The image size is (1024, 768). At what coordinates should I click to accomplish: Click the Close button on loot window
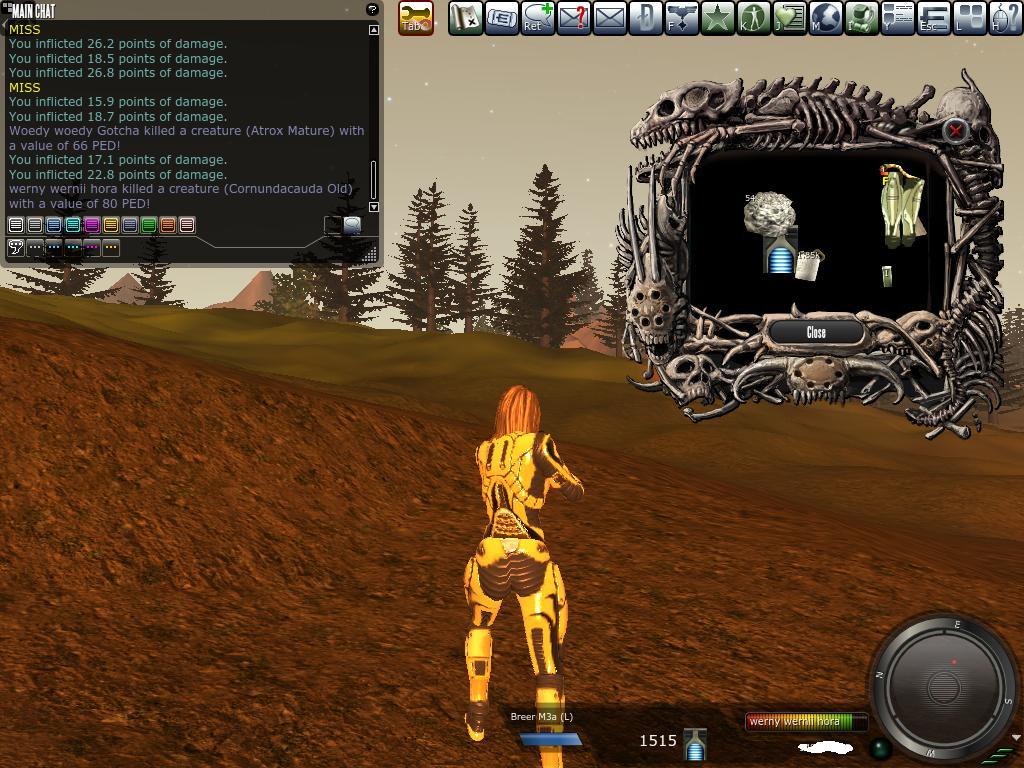815,332
